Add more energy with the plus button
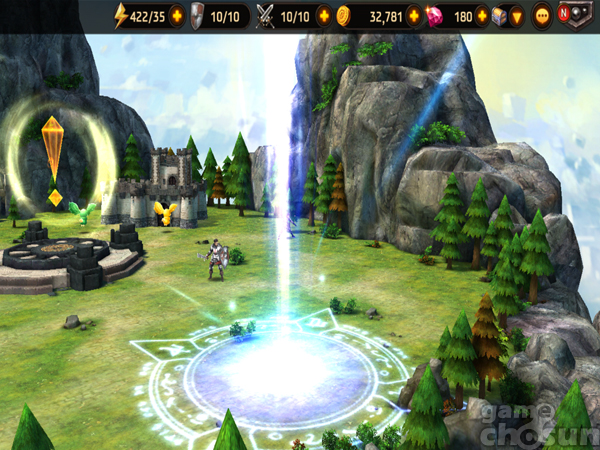Image resolution: width=600 pixels, height=450 pixels. (177, 16)
